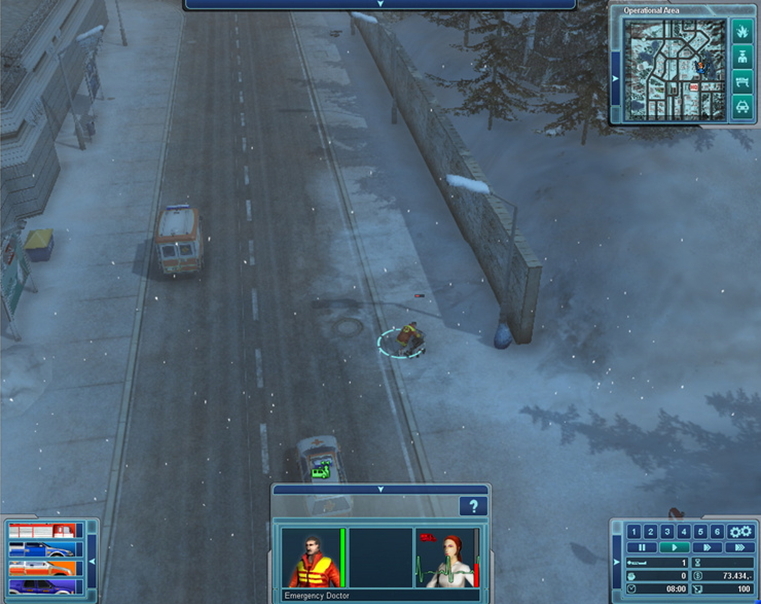Select the medic filter next to the minimap
761x604 pixels.
[742, 57]
